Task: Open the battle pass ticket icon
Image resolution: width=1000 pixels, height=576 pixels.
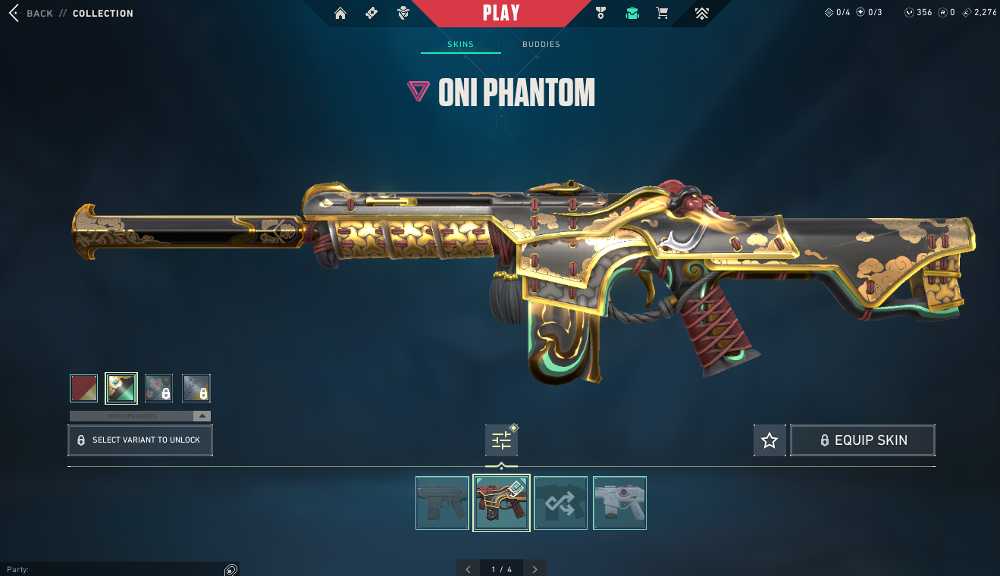Action: 371,13
